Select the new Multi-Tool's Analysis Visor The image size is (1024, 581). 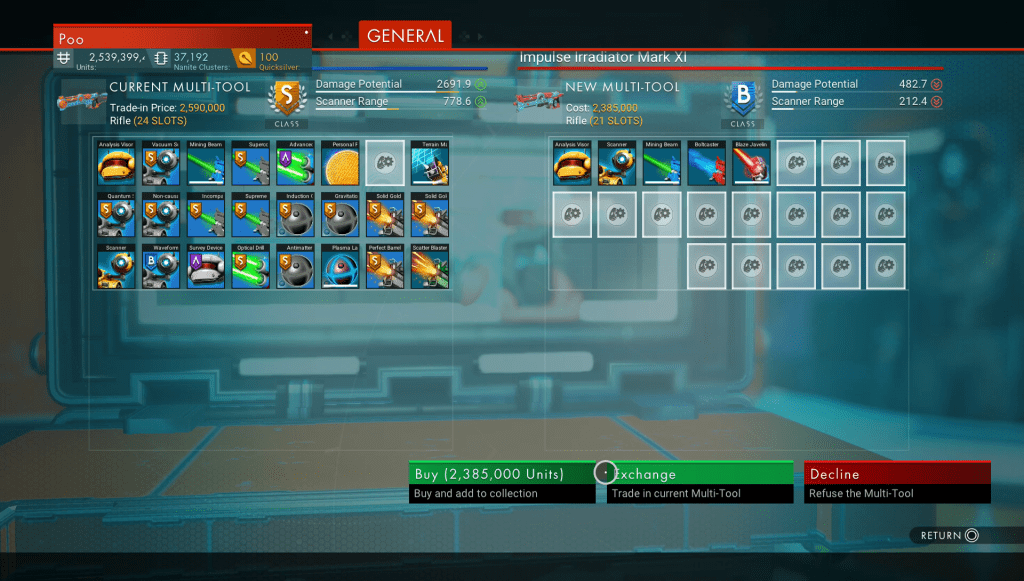(x=572, y=162)
